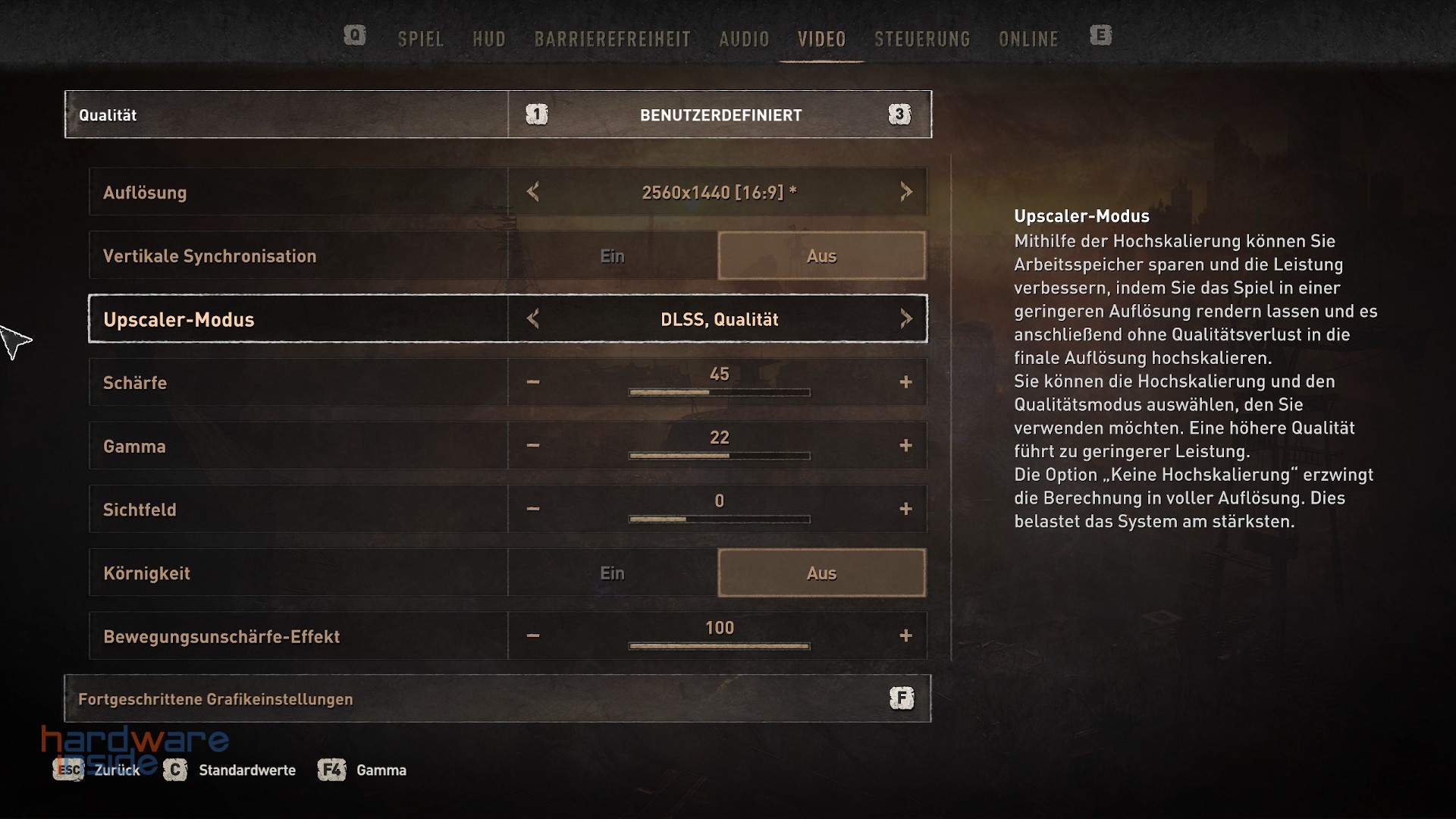Set Vertikale Synchronisation to Aus
Screen dimensions: 1456x819
tap(821, 256)
